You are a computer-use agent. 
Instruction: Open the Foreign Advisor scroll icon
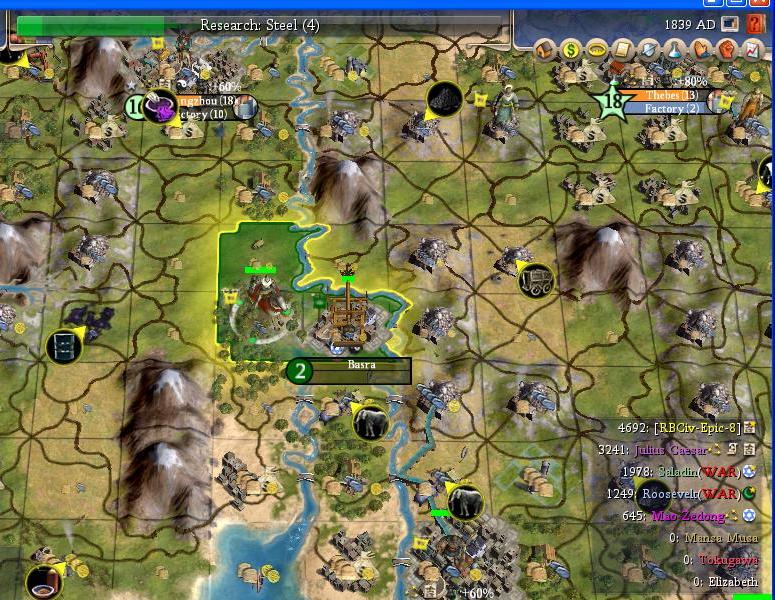tap(623, 48)
